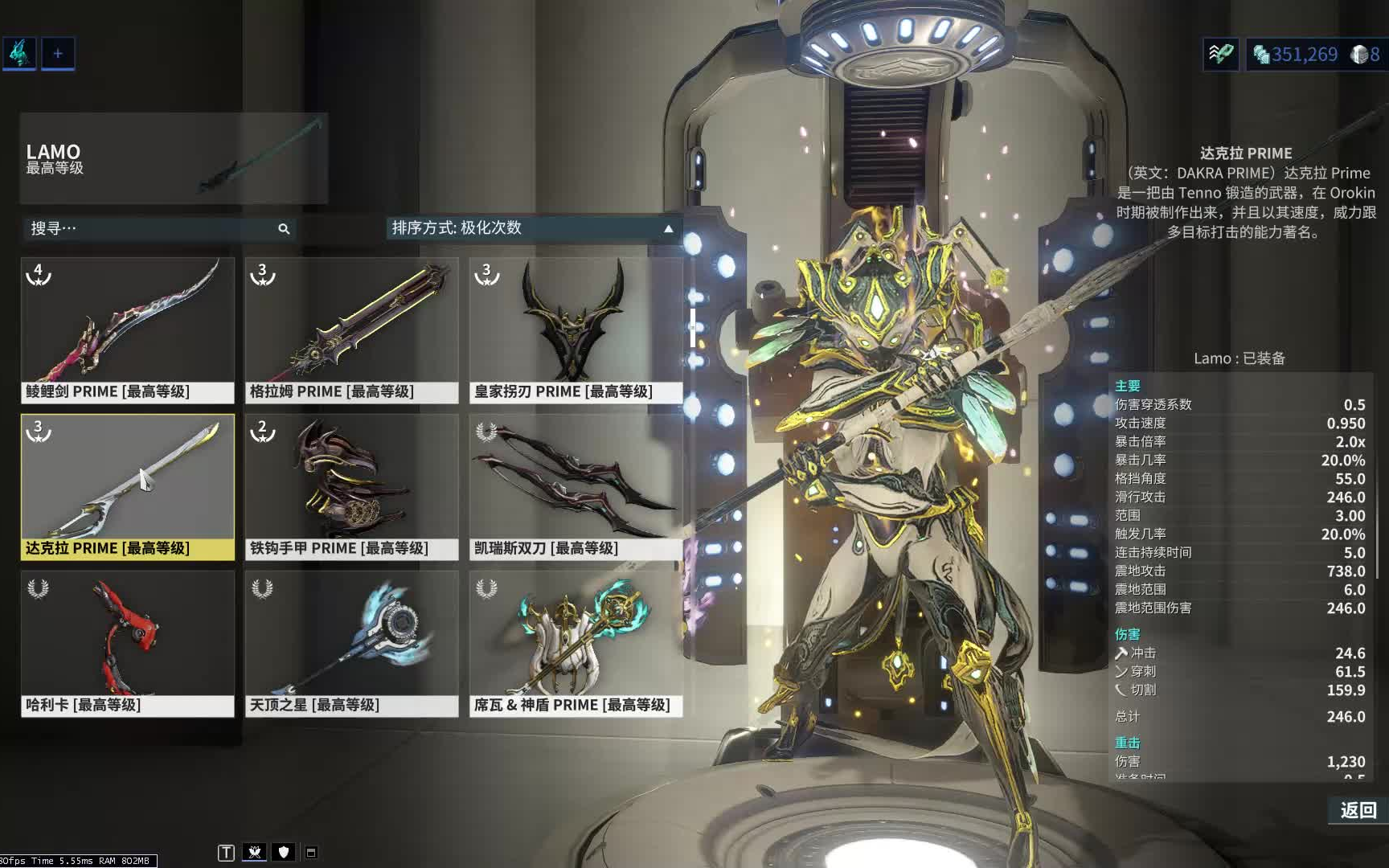Select the crossed-swords mode icon at the bottom
This screenshot has height=868, width=1389.
point(255,852)
